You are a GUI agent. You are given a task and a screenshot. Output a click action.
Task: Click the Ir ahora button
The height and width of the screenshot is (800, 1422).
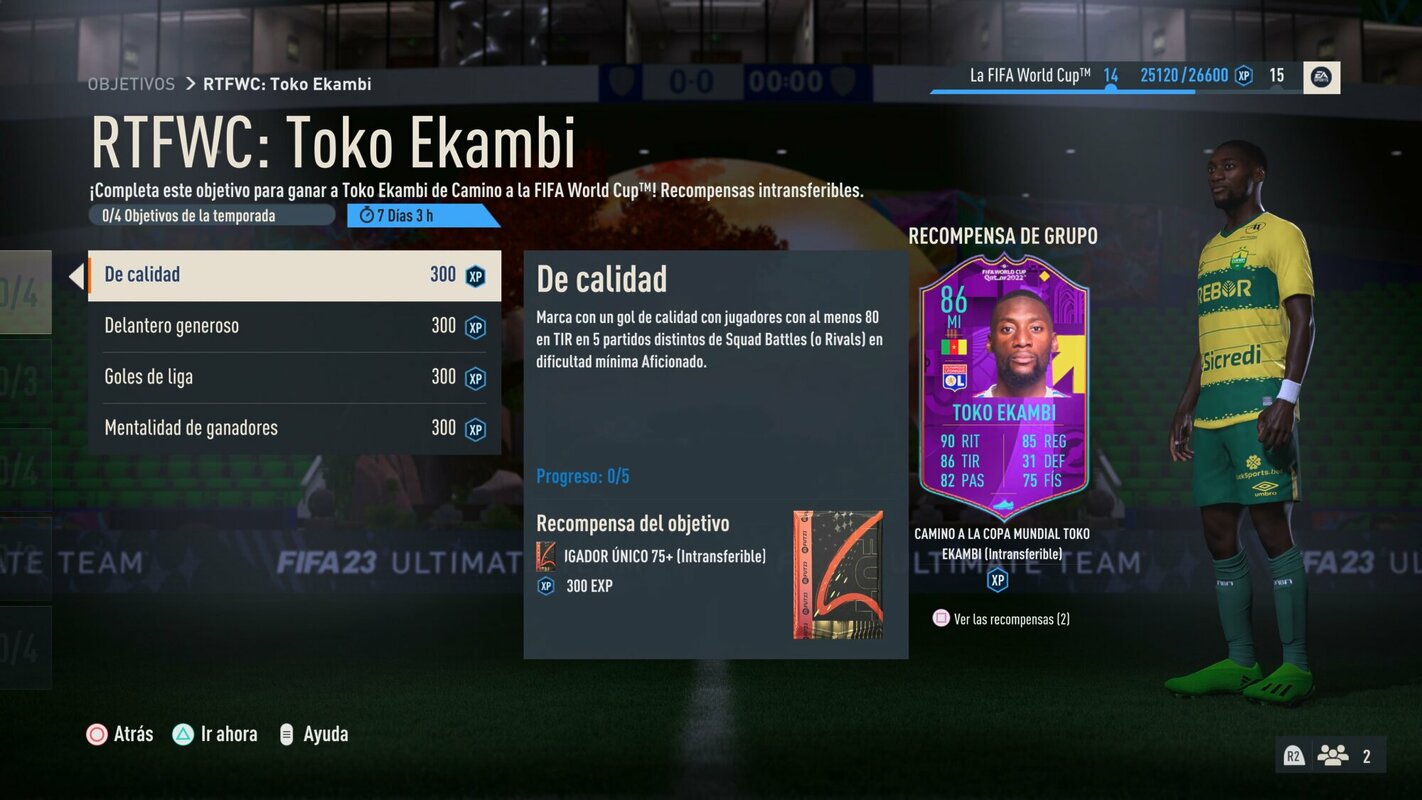215,733
